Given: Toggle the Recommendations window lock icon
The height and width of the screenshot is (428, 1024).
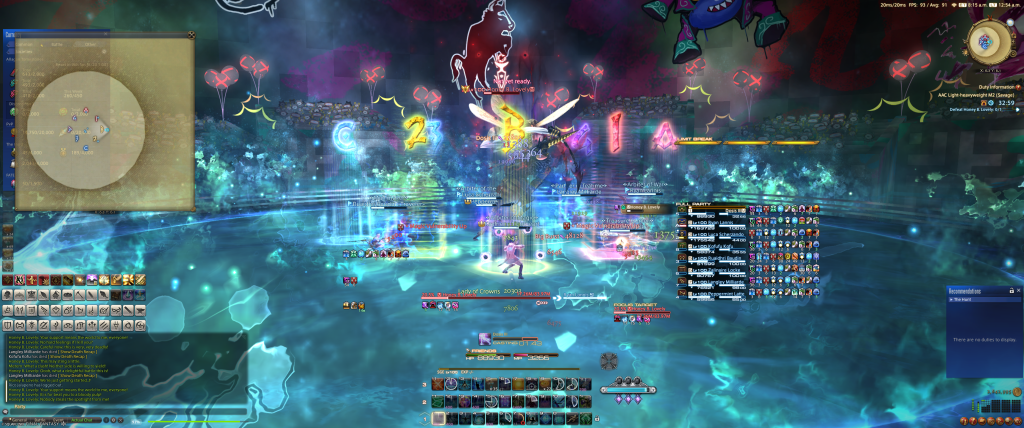Looking at the screenshot, I should pos(1010,290).
